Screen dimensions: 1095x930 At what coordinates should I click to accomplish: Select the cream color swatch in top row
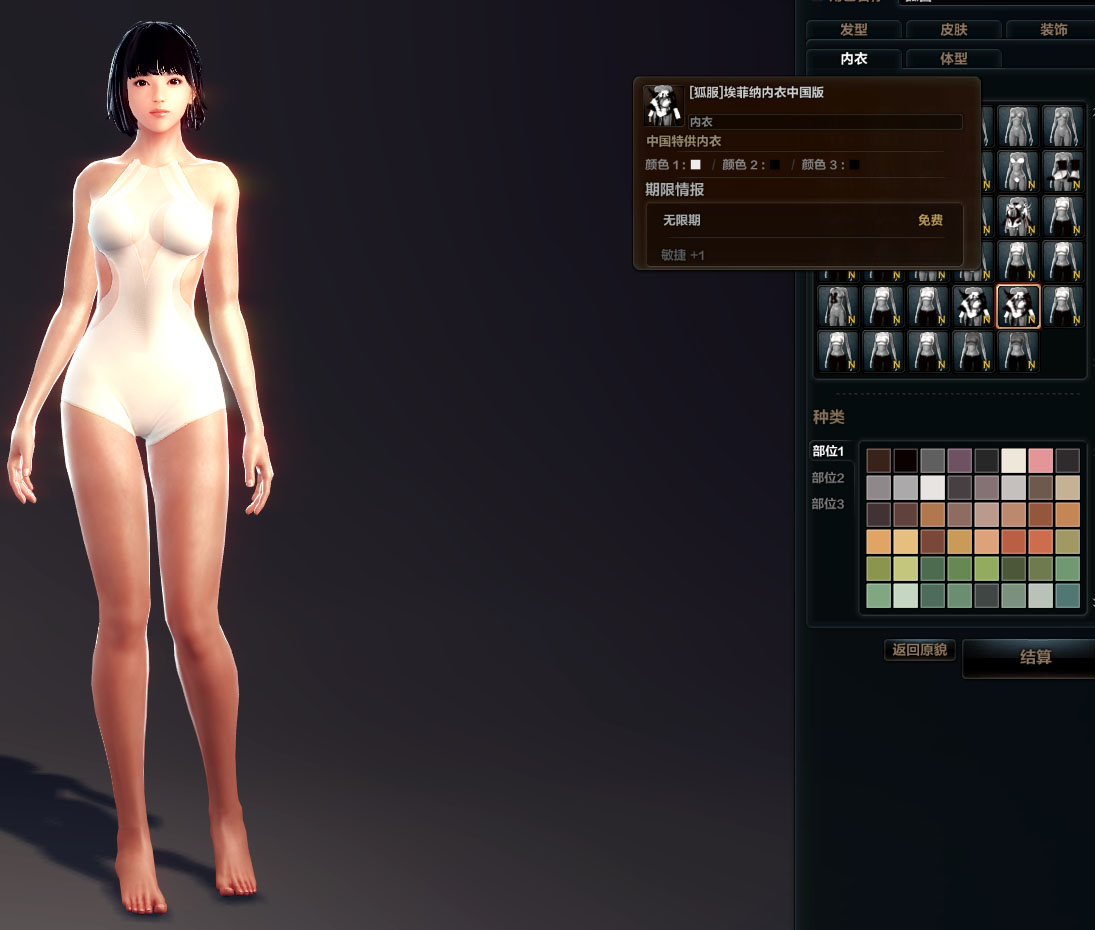[x=1013, y=460]
